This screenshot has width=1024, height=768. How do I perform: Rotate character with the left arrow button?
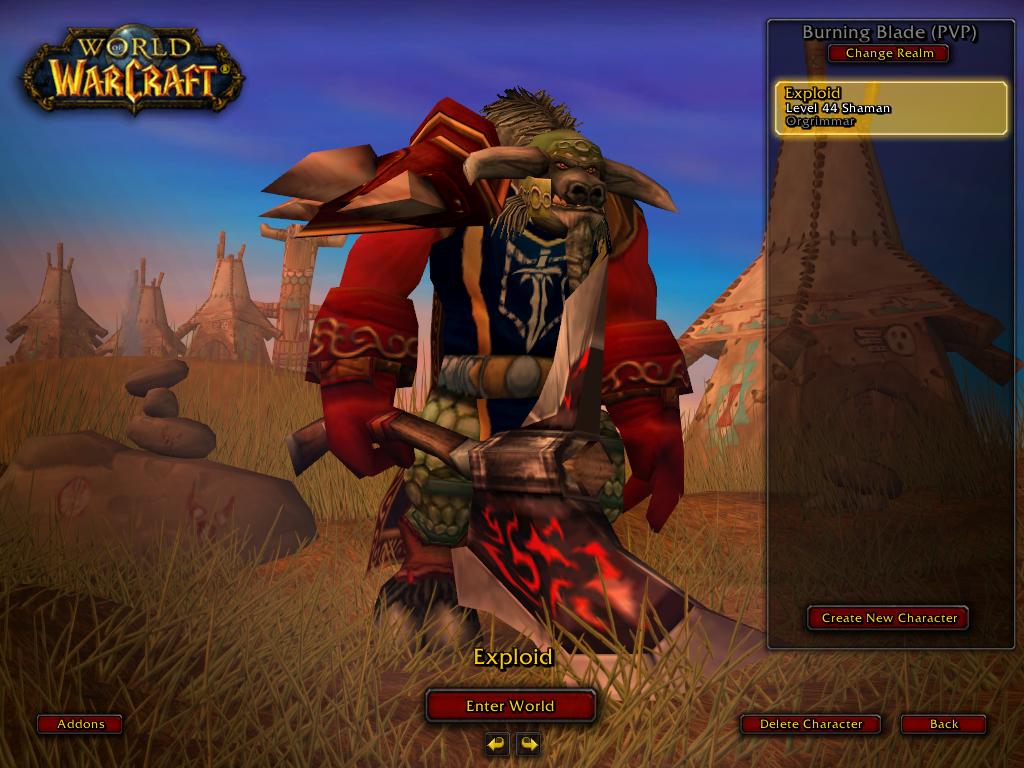point(497,743)
